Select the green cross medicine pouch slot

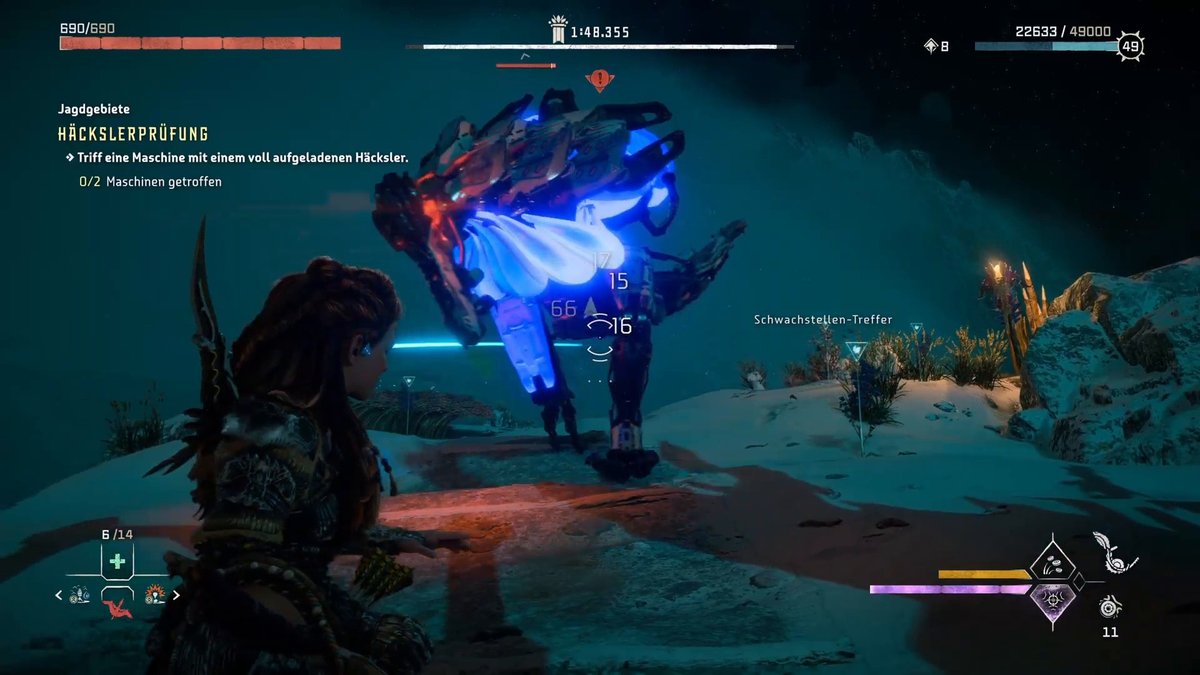(117, 561)
